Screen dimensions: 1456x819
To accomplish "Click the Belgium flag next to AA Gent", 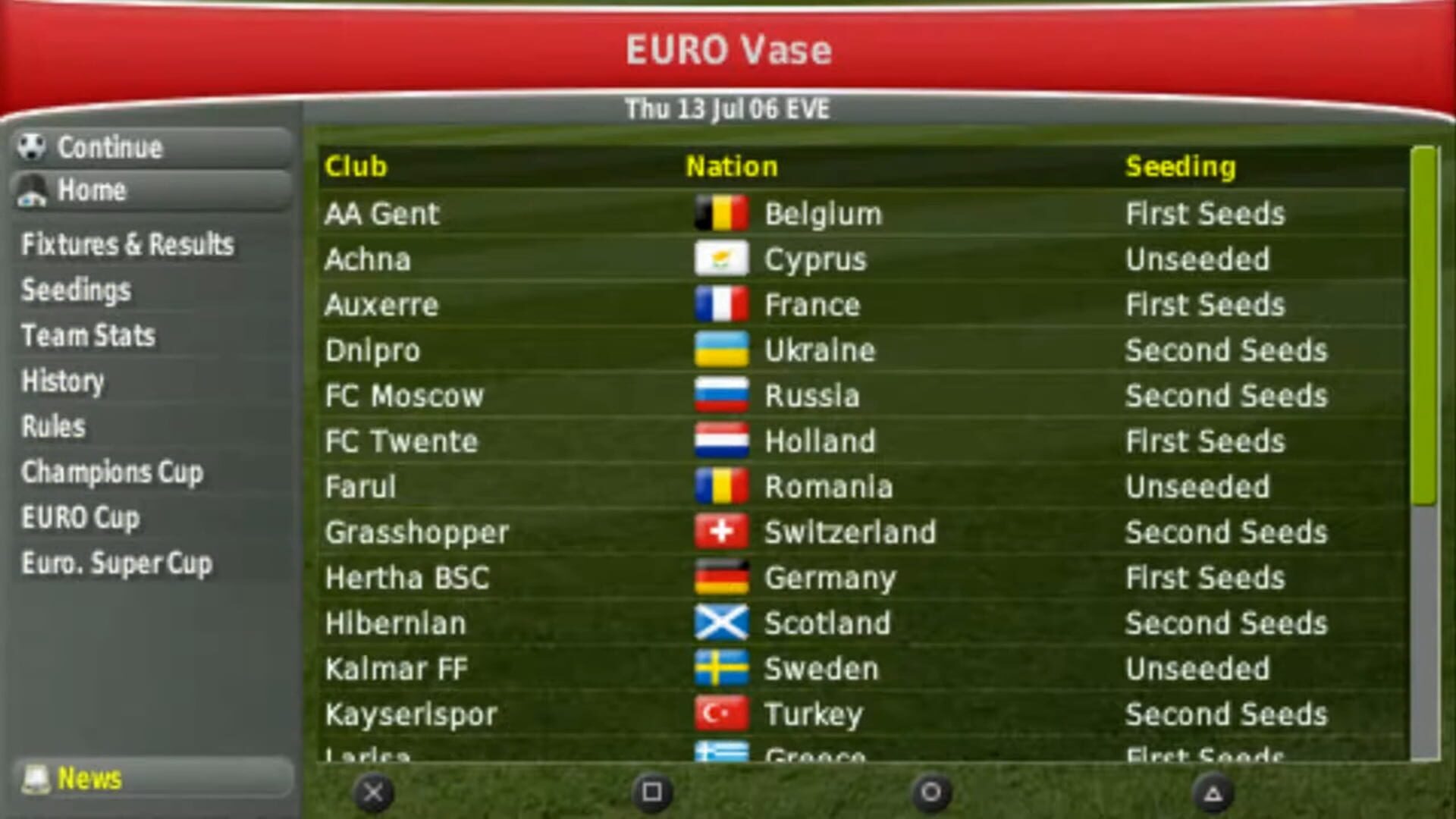I will tap(721, 213).
